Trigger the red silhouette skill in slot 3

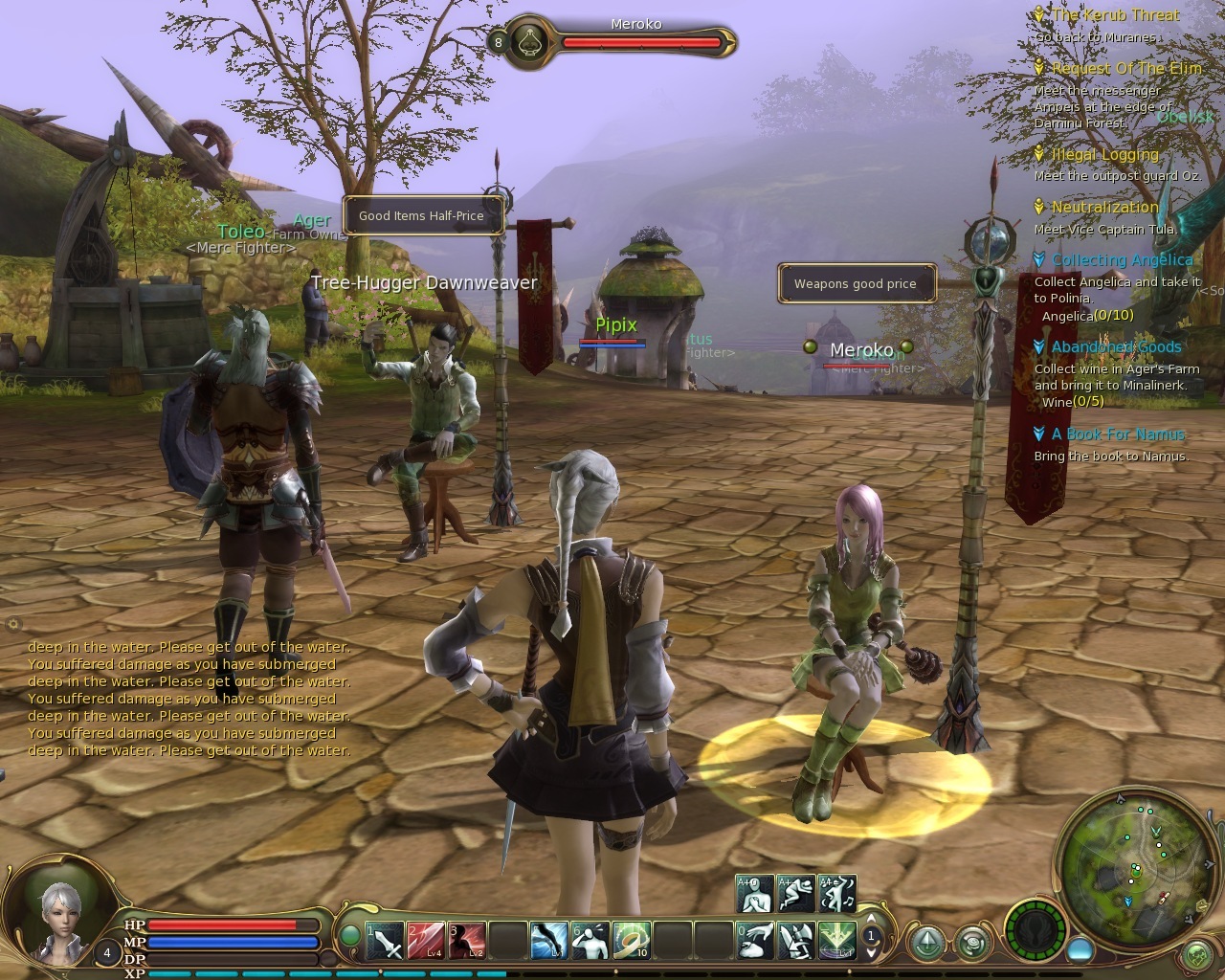point(466,941)
